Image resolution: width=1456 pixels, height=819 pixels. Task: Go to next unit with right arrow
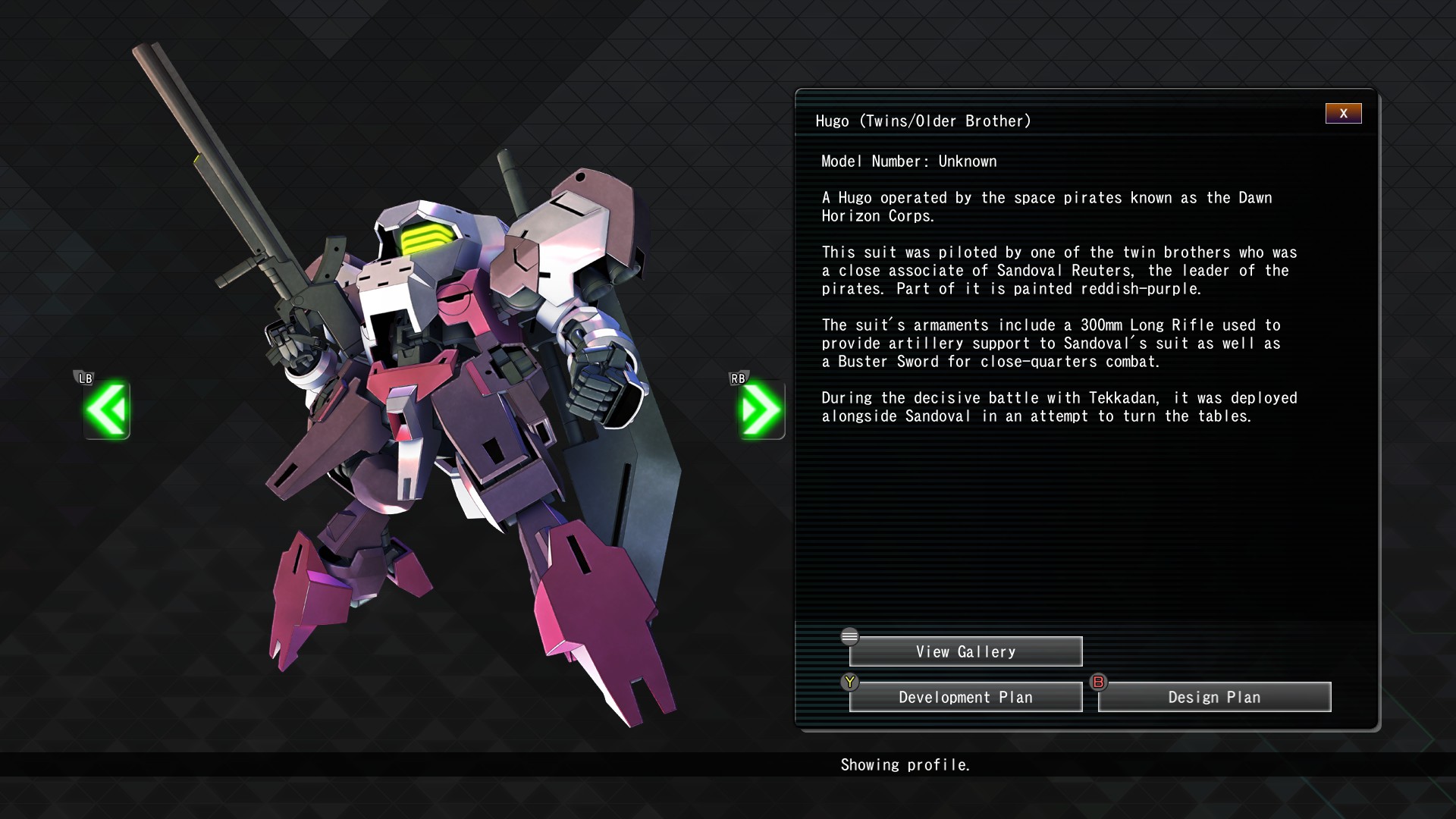coord(761,410)
